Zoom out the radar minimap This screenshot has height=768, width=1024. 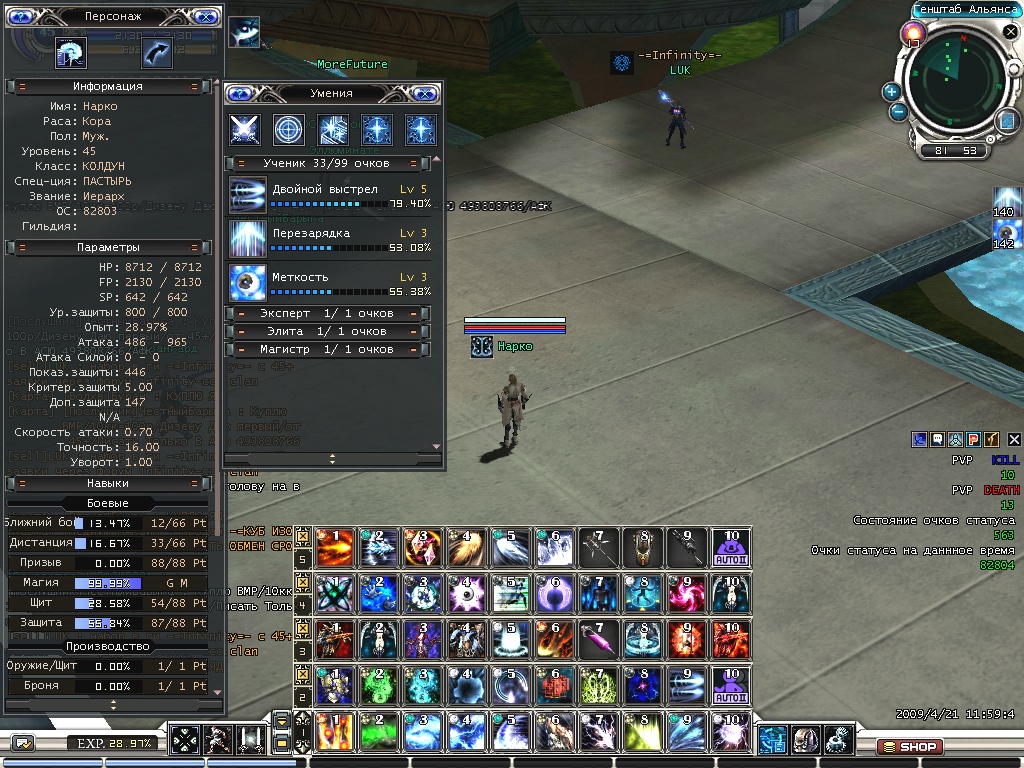coord(898,112)
